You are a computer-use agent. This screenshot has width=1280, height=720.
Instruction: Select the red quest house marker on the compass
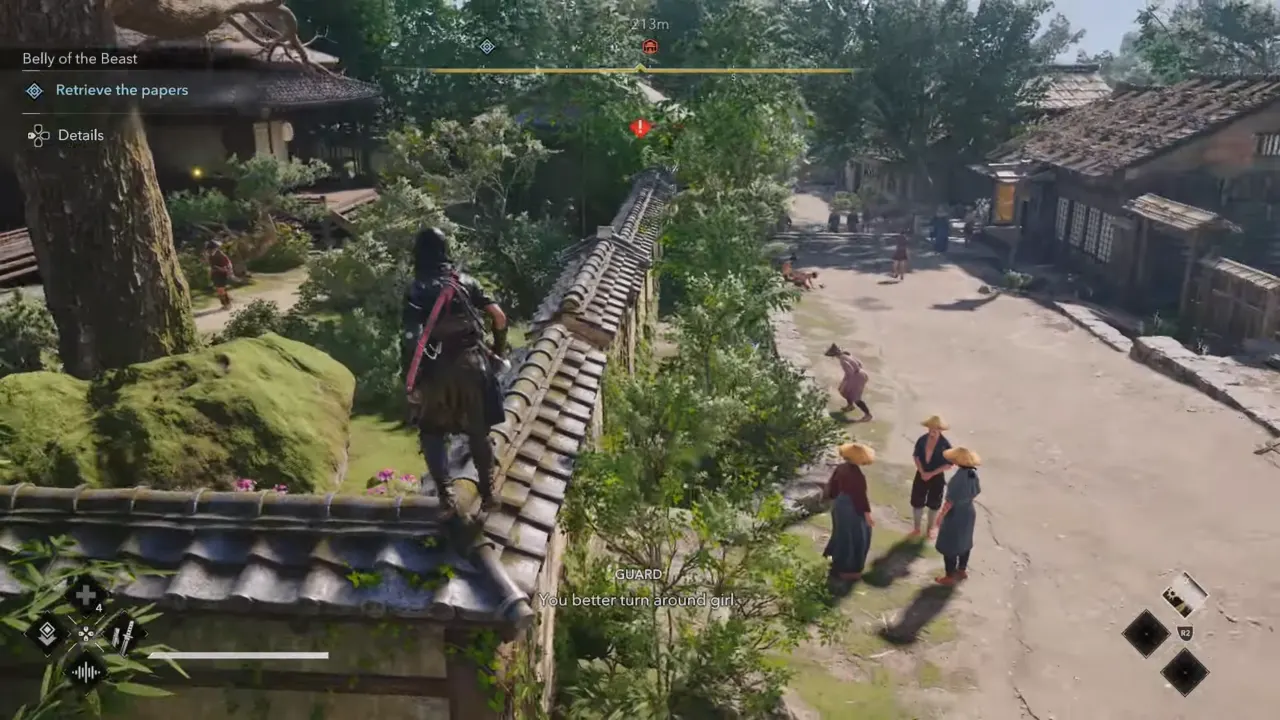649,46
